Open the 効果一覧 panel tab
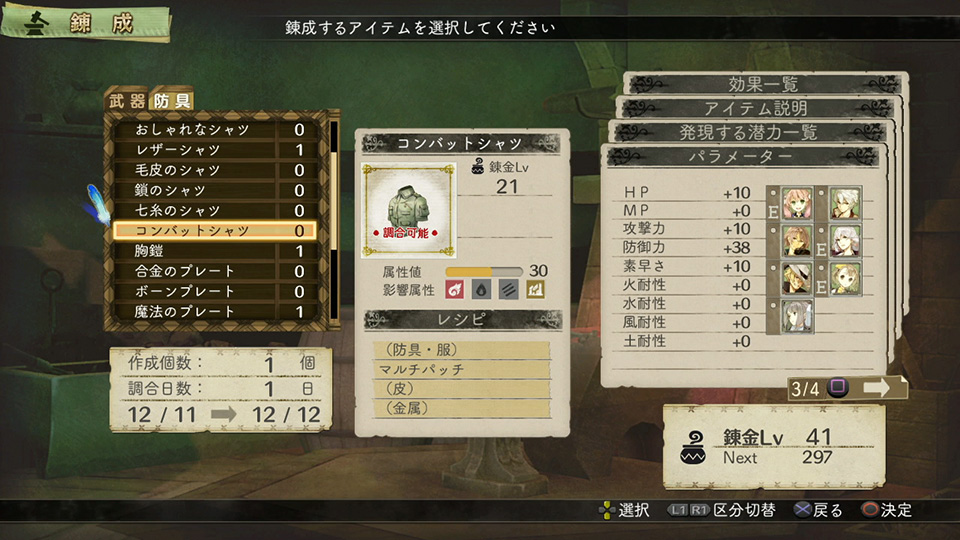 tap(762, 84)
